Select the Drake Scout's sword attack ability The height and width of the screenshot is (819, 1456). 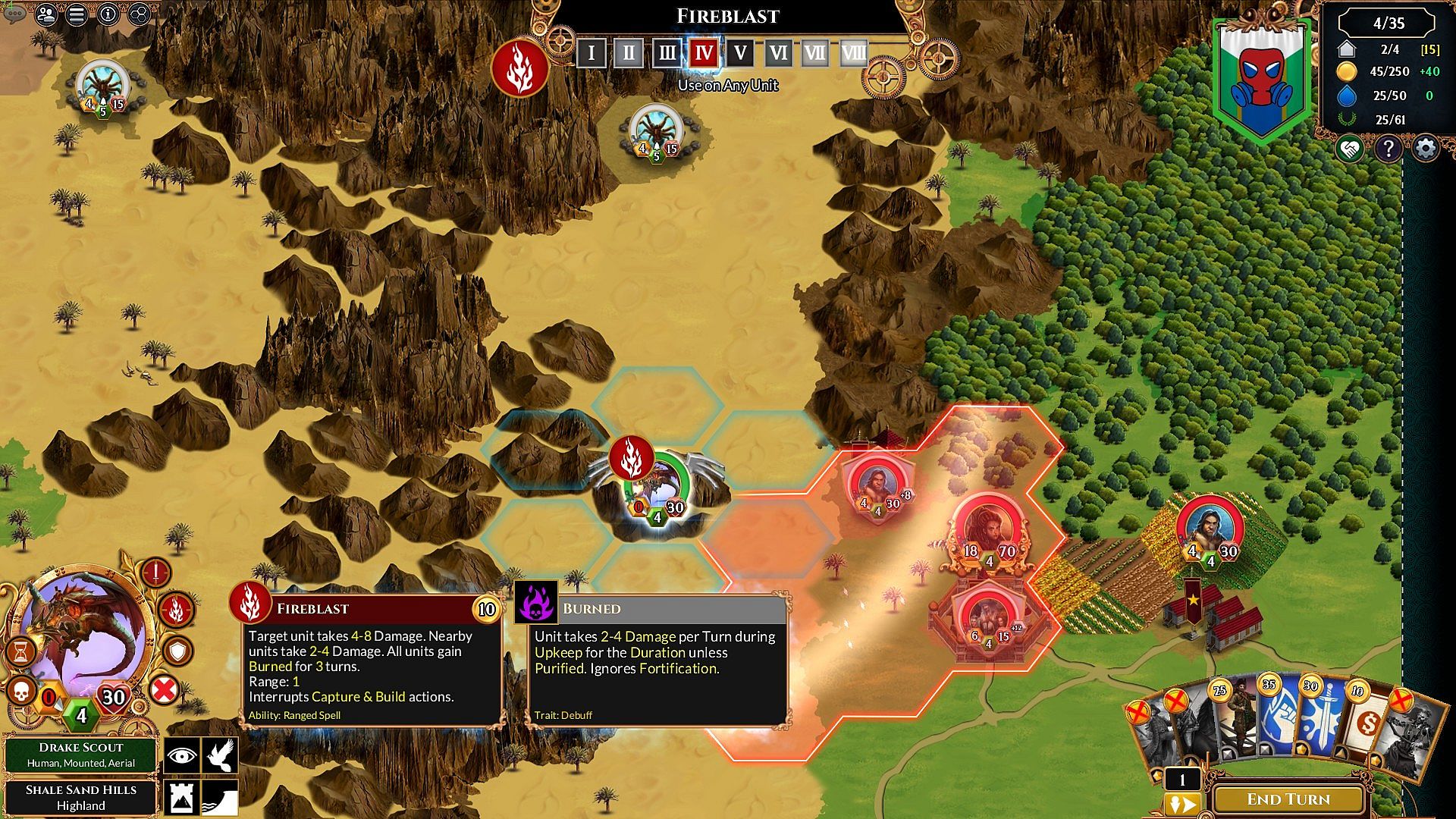155,573
